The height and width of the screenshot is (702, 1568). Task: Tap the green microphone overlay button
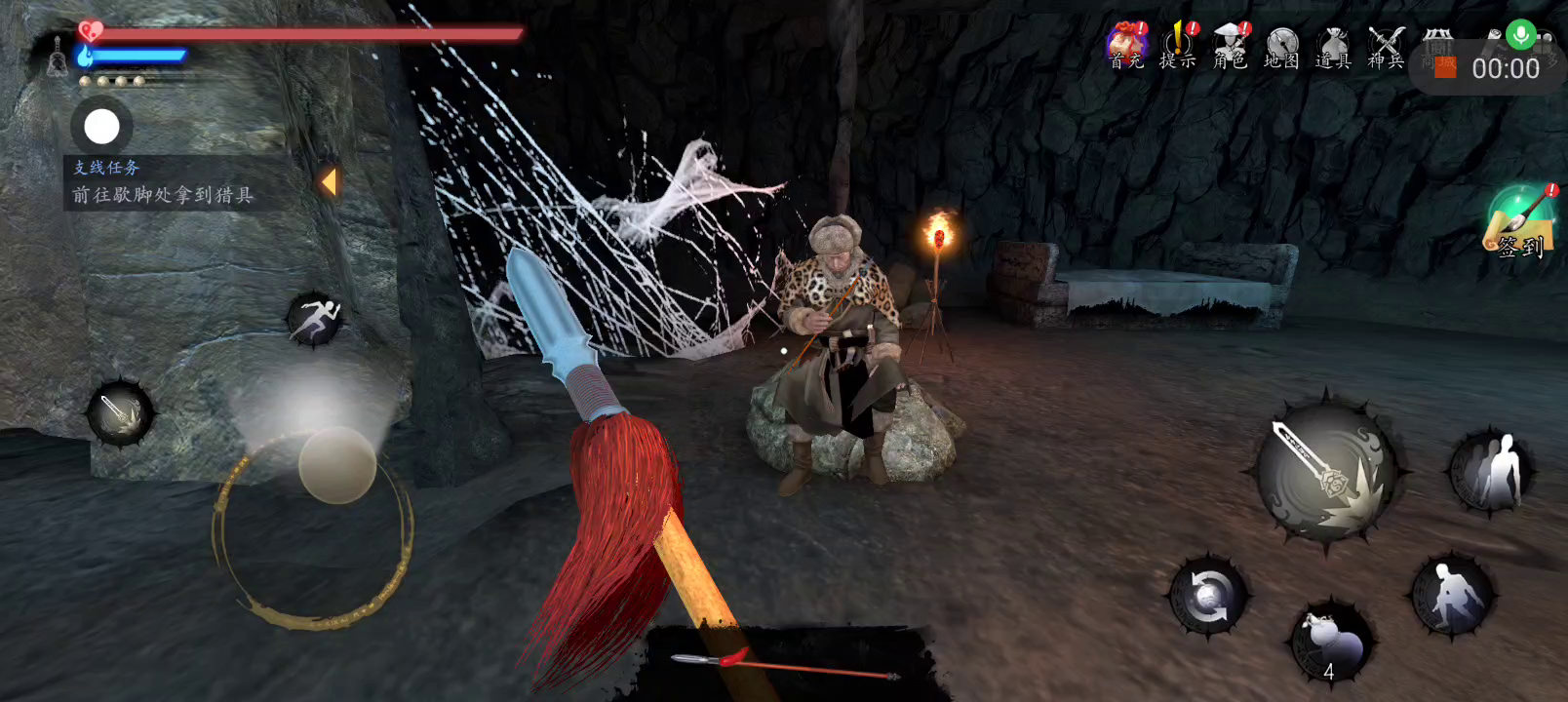(x=1519, y=35)
